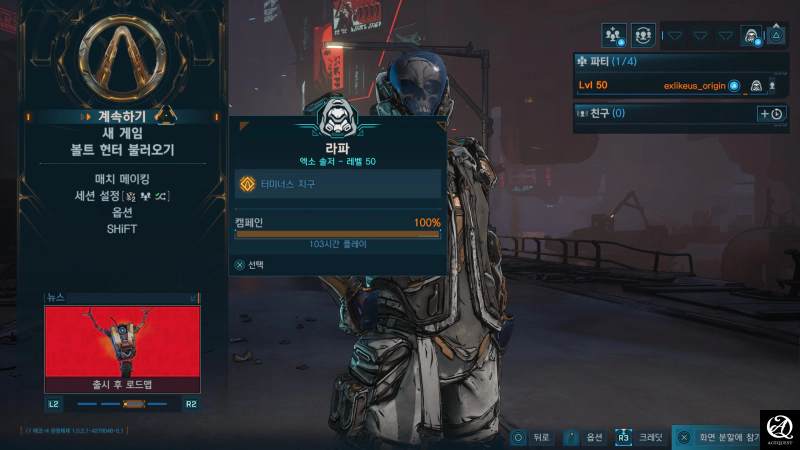Select 계속하기 (Continue) in the main menu
This screenshot has width=800, height=450.
[121, 117]
